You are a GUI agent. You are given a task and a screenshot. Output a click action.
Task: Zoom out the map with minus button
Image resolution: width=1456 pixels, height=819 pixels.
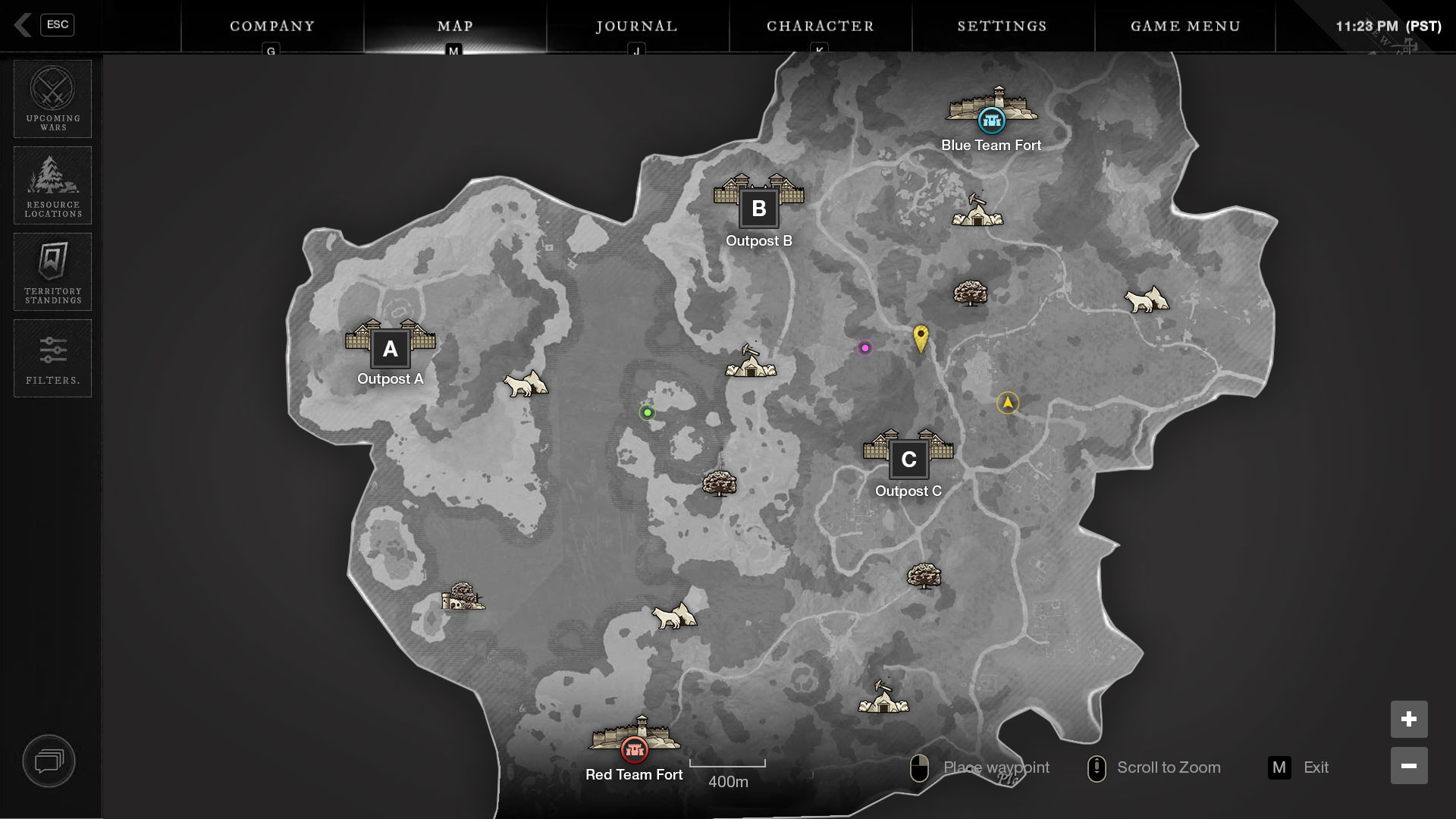tap(1408, 766)
